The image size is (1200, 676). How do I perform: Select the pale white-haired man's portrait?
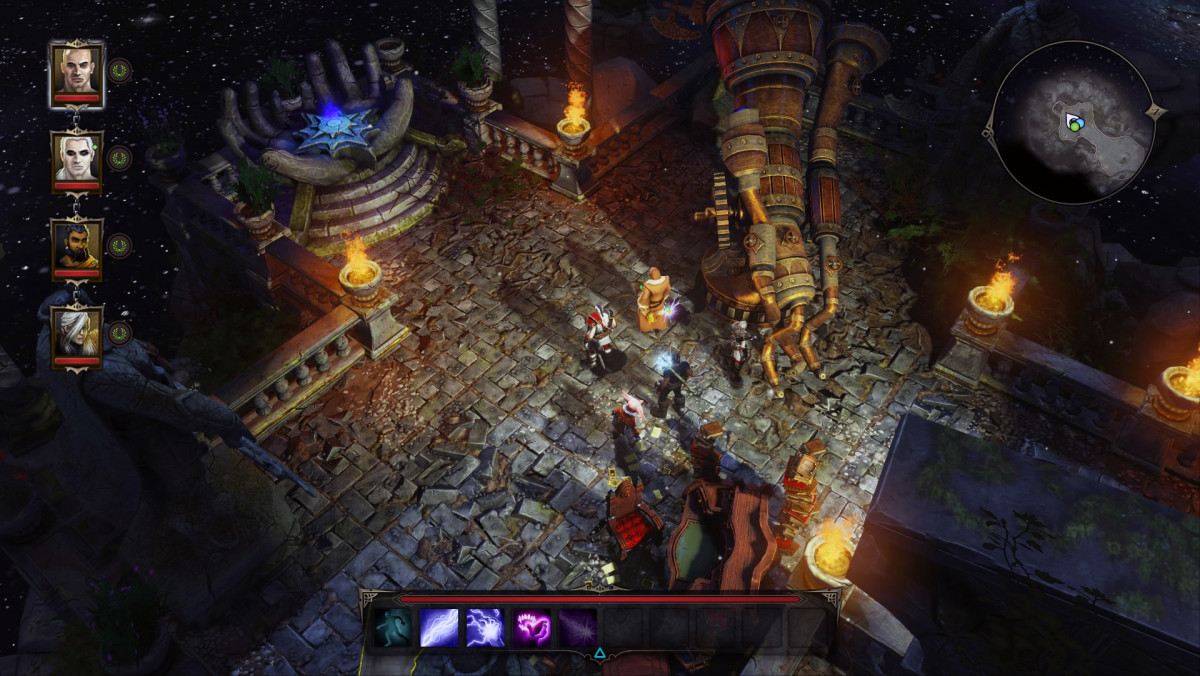click(x=76, y=158)
